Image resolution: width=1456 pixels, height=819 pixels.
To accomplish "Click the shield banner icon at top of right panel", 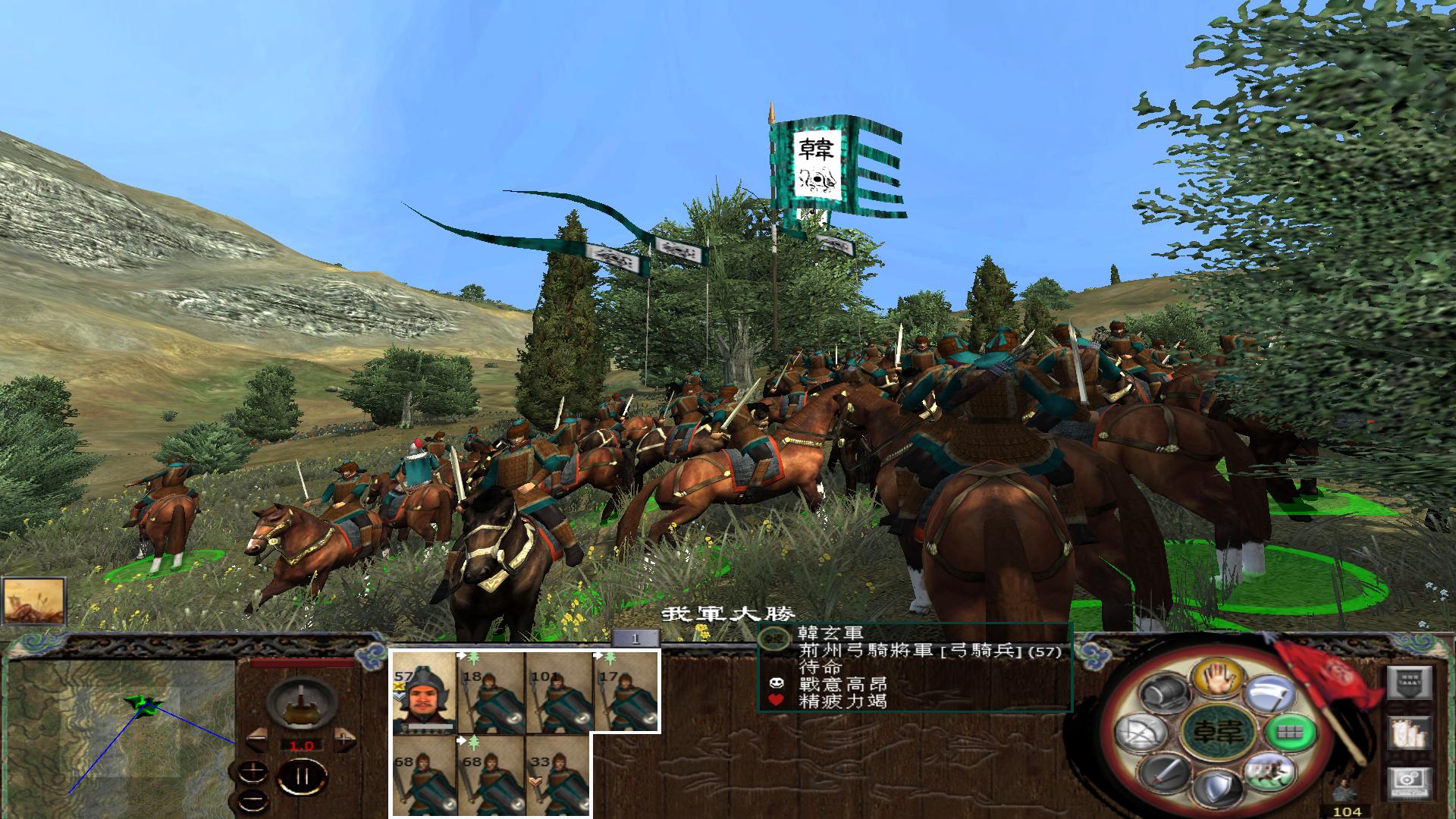I will (x=1410, y=682).
